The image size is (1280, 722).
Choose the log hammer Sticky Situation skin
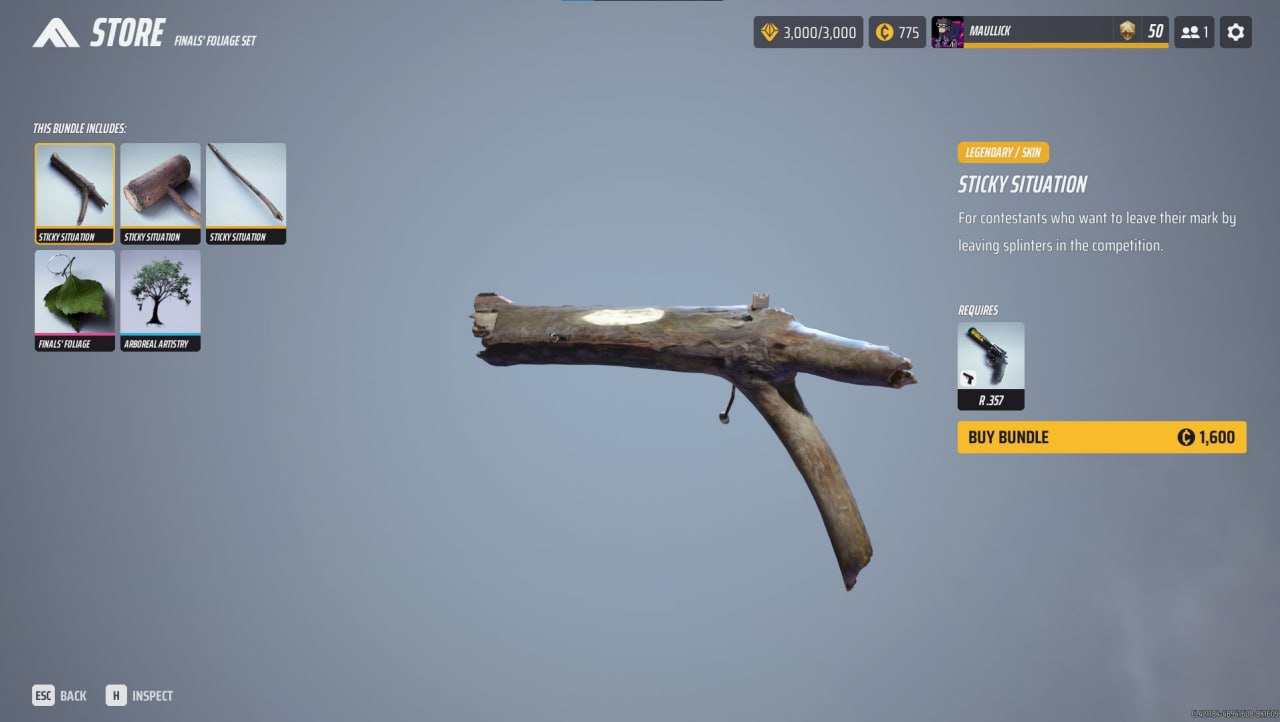point(160,193)
